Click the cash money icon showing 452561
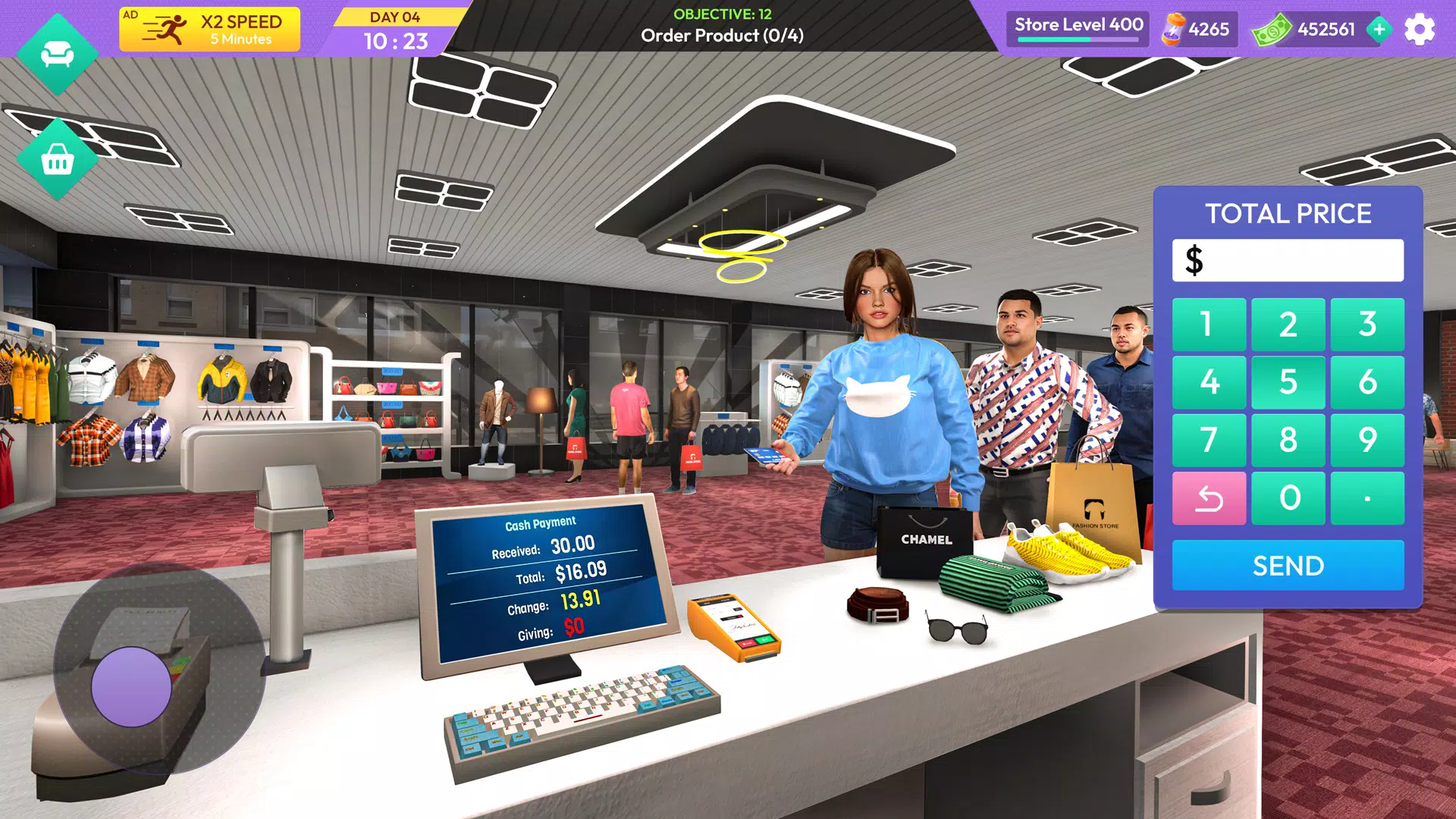Screen dimensions: 1456x819 click(x=1274, y=30)
